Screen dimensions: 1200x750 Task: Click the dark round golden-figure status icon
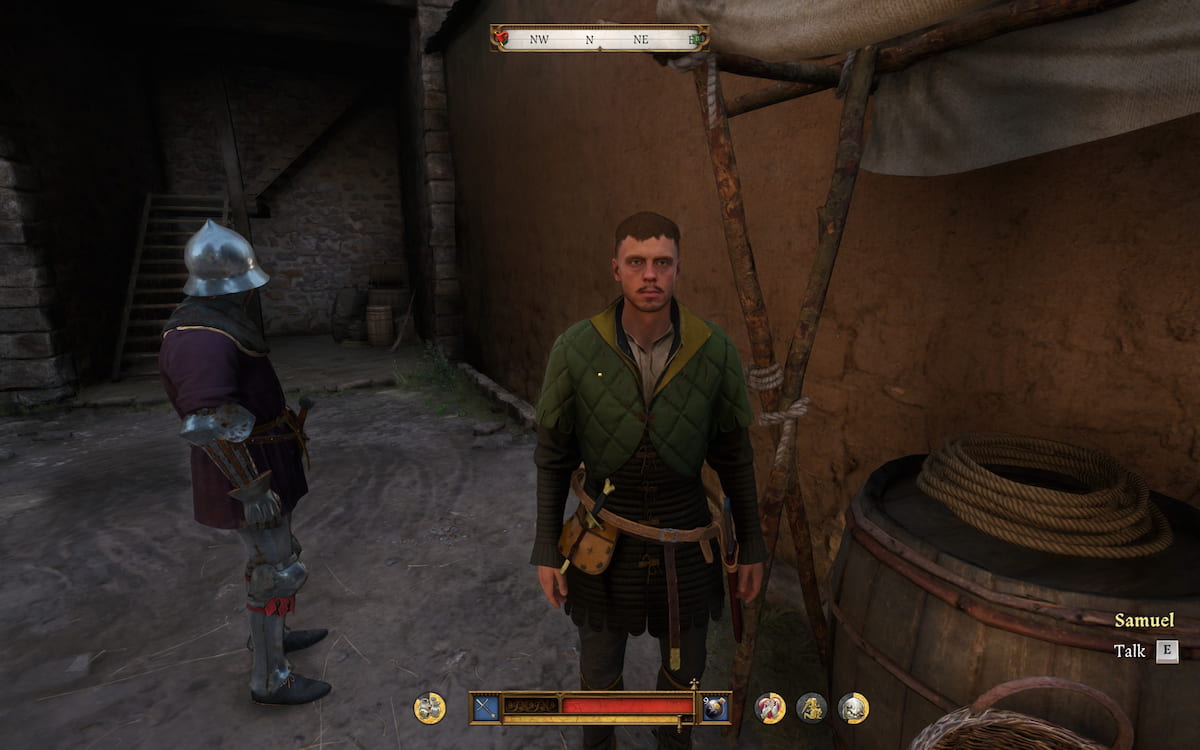pyautogui.click(x=811, y=708)
